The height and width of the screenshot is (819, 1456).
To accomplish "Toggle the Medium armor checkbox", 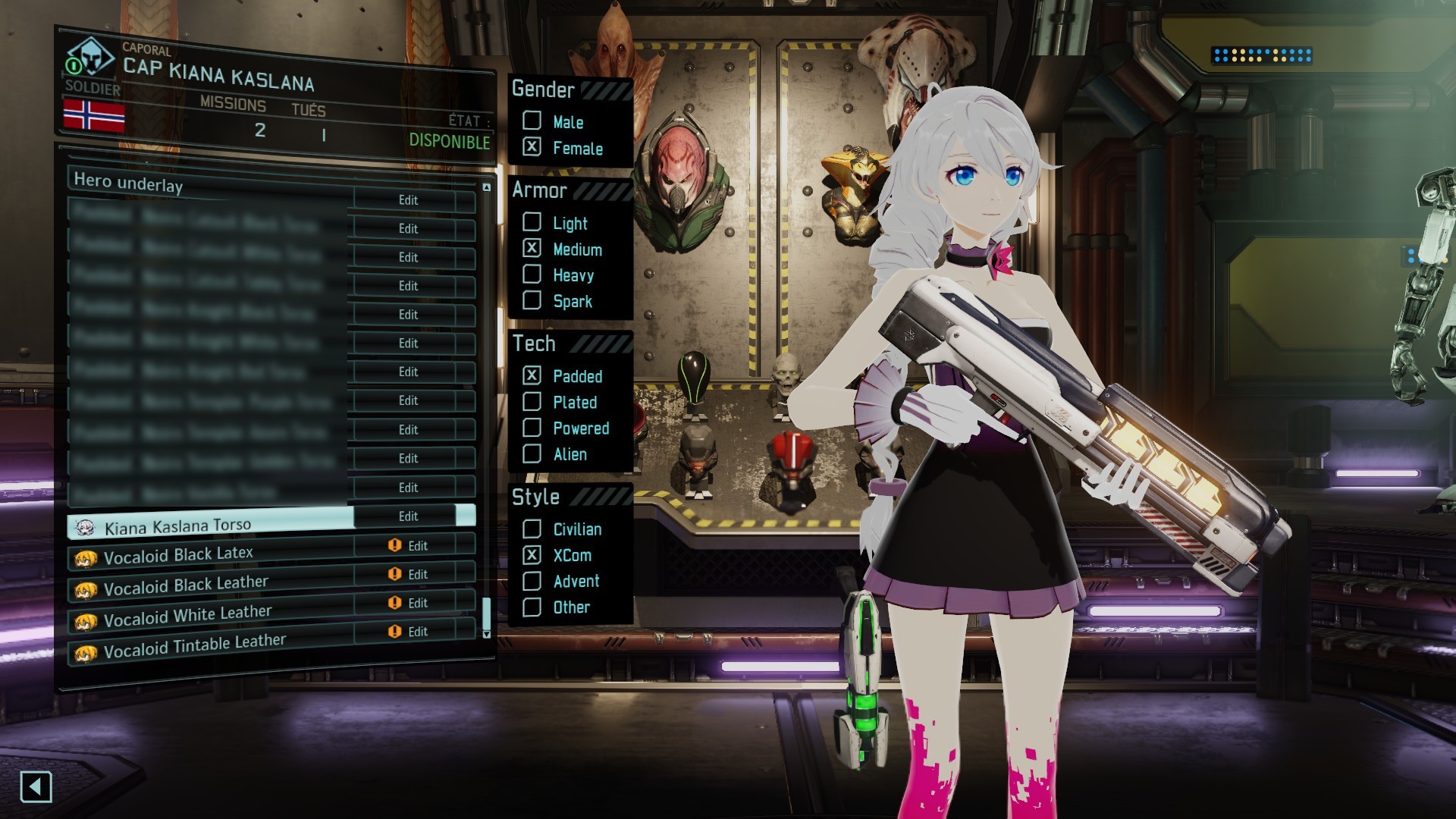I will coord(532,248).
